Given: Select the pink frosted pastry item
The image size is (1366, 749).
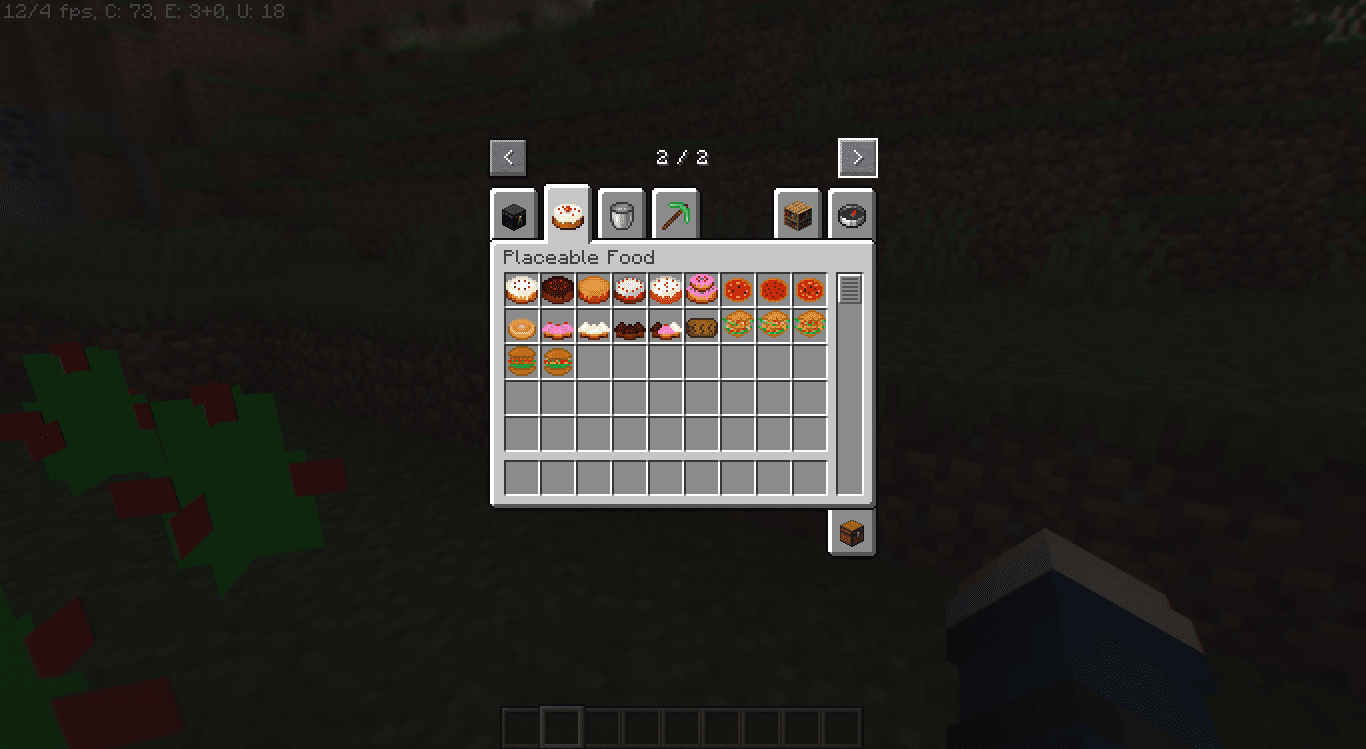Looking at the screenshot, I should [556, 325].
